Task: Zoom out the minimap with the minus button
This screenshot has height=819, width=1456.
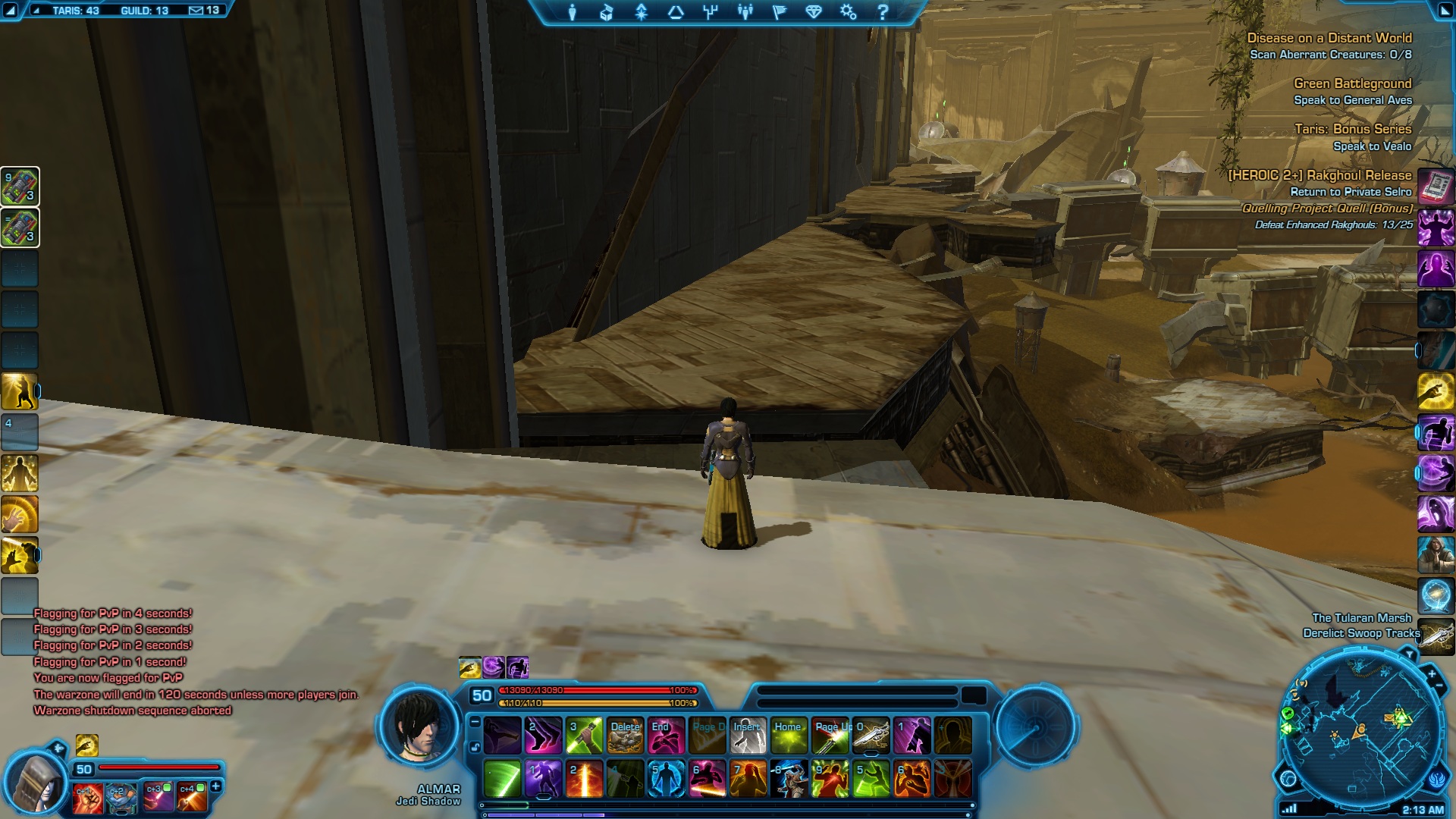Action: [1439, 686]
